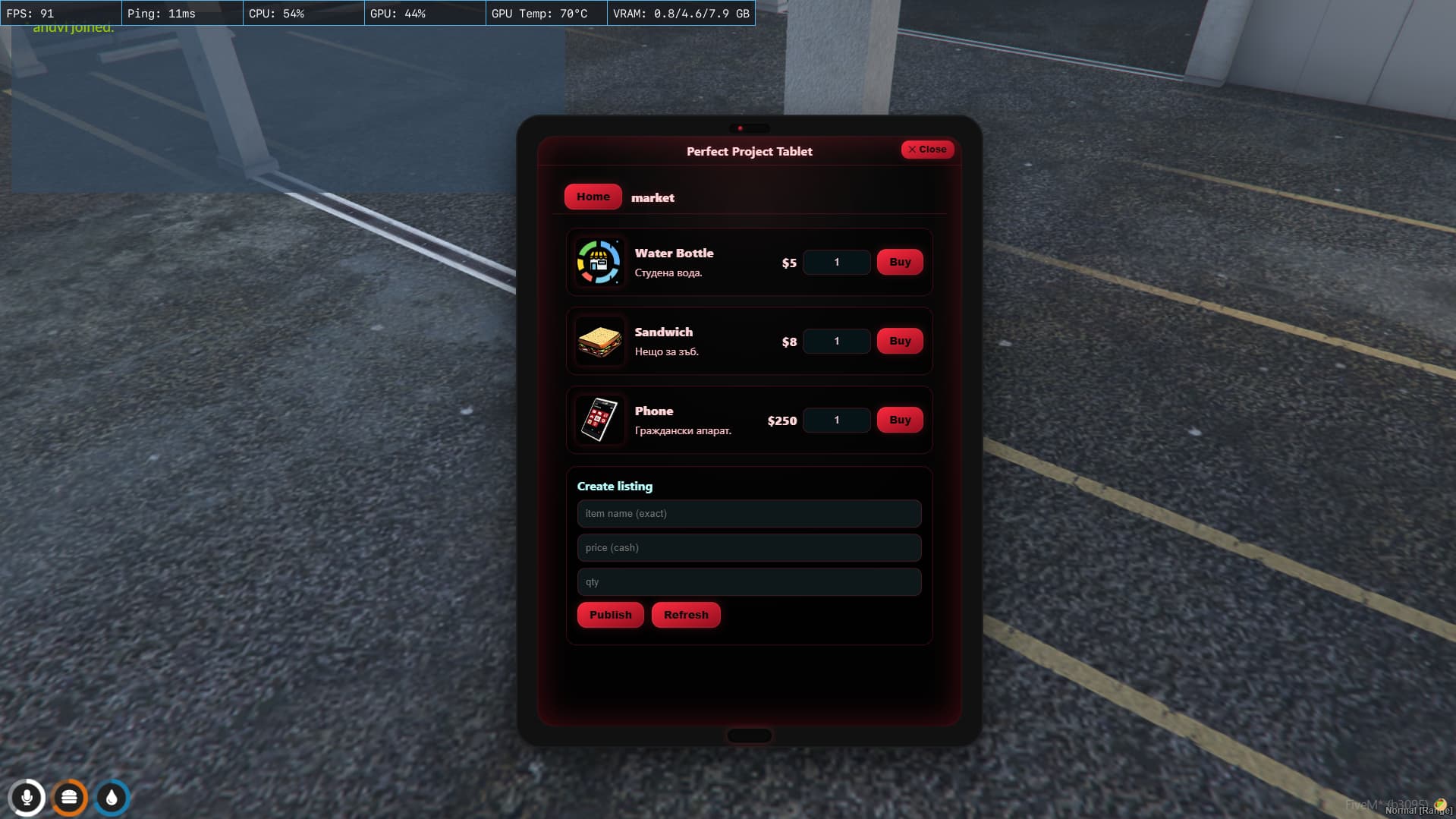Close the Perfect Project Tablet
The image size is (1456, 819).
(x=926, y=150)
